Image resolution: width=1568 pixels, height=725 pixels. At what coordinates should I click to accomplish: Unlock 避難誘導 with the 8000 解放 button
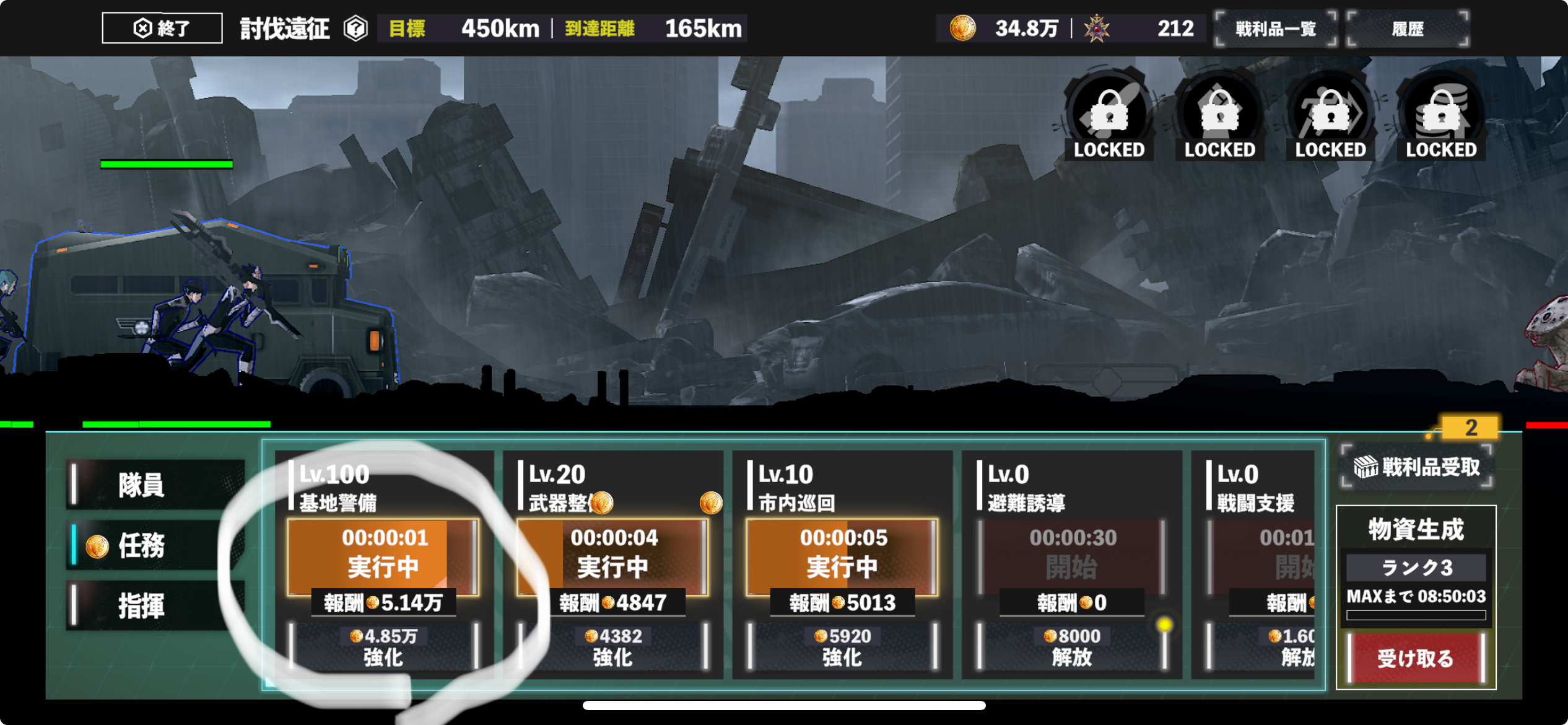(1072, 646)
